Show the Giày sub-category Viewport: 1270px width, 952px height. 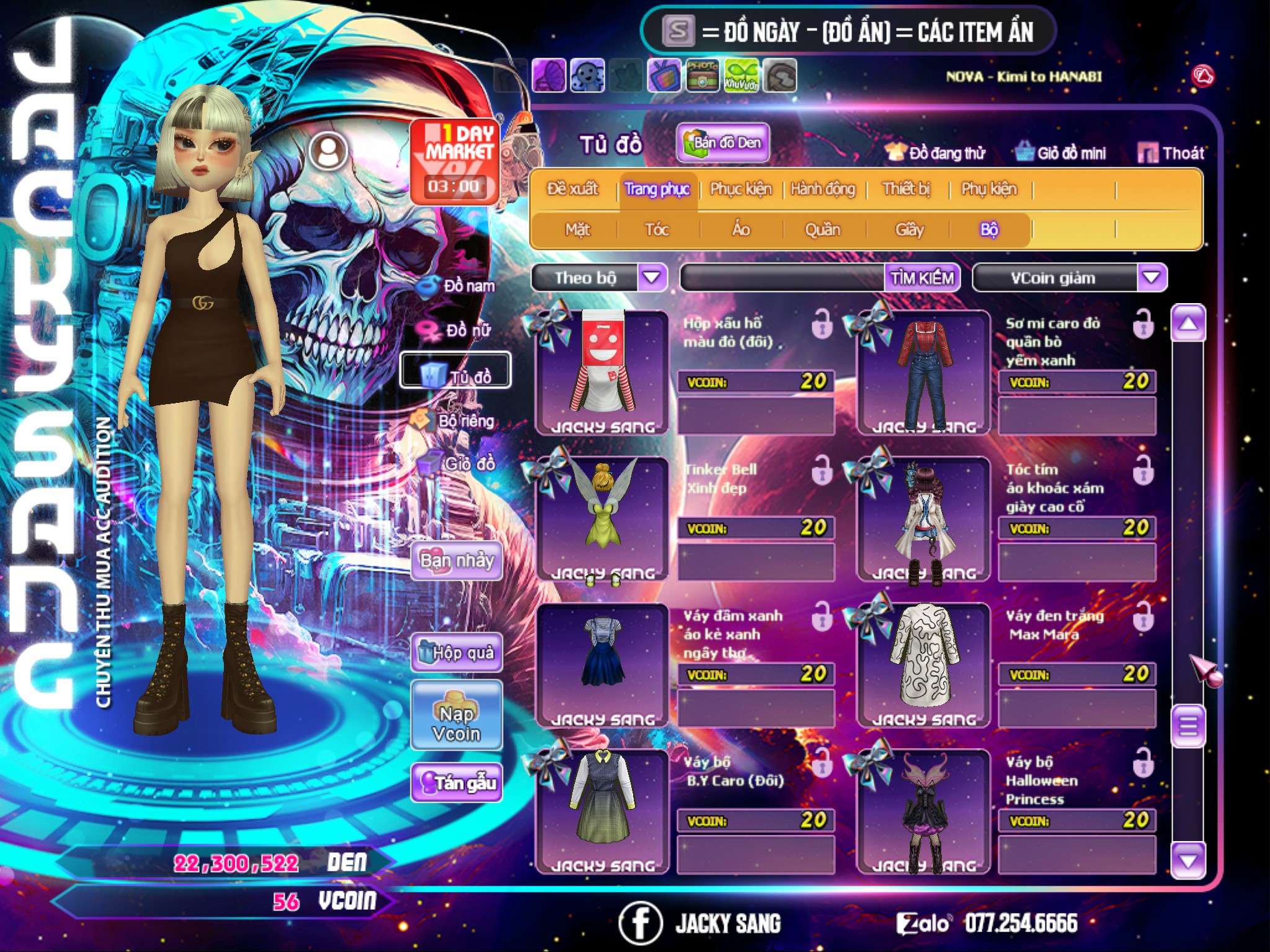coord(909,230)
